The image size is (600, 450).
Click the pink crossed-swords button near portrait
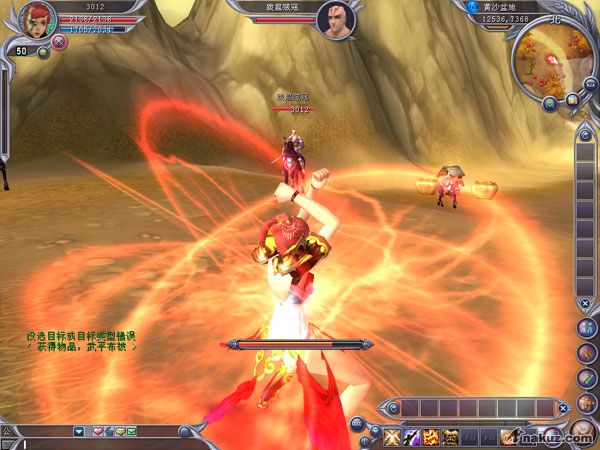(x=59, y=42)
